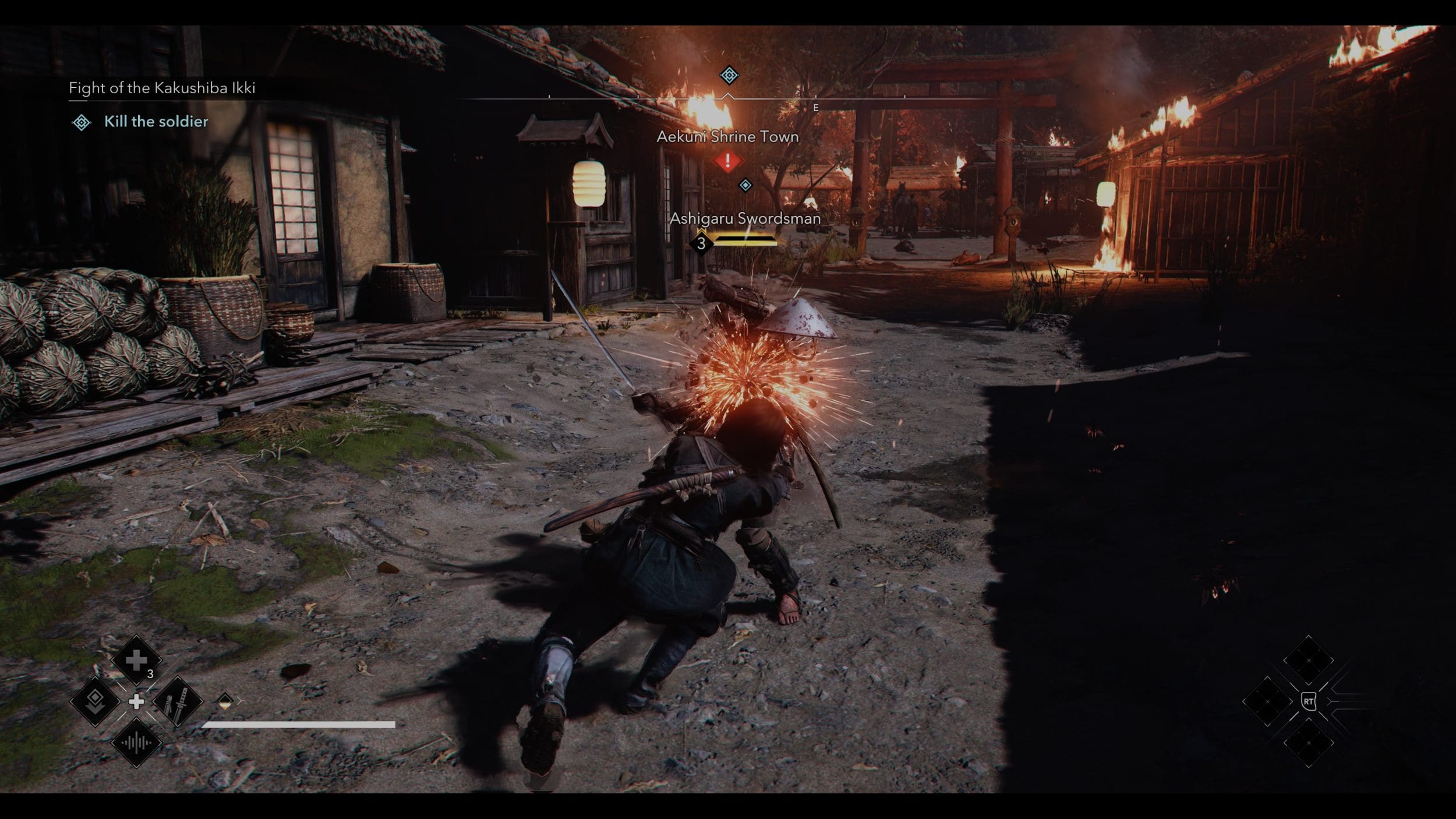Select the small gold adrenaline chunk diamond
This screenshot has width=1456, height=819.
coord(225,700)
